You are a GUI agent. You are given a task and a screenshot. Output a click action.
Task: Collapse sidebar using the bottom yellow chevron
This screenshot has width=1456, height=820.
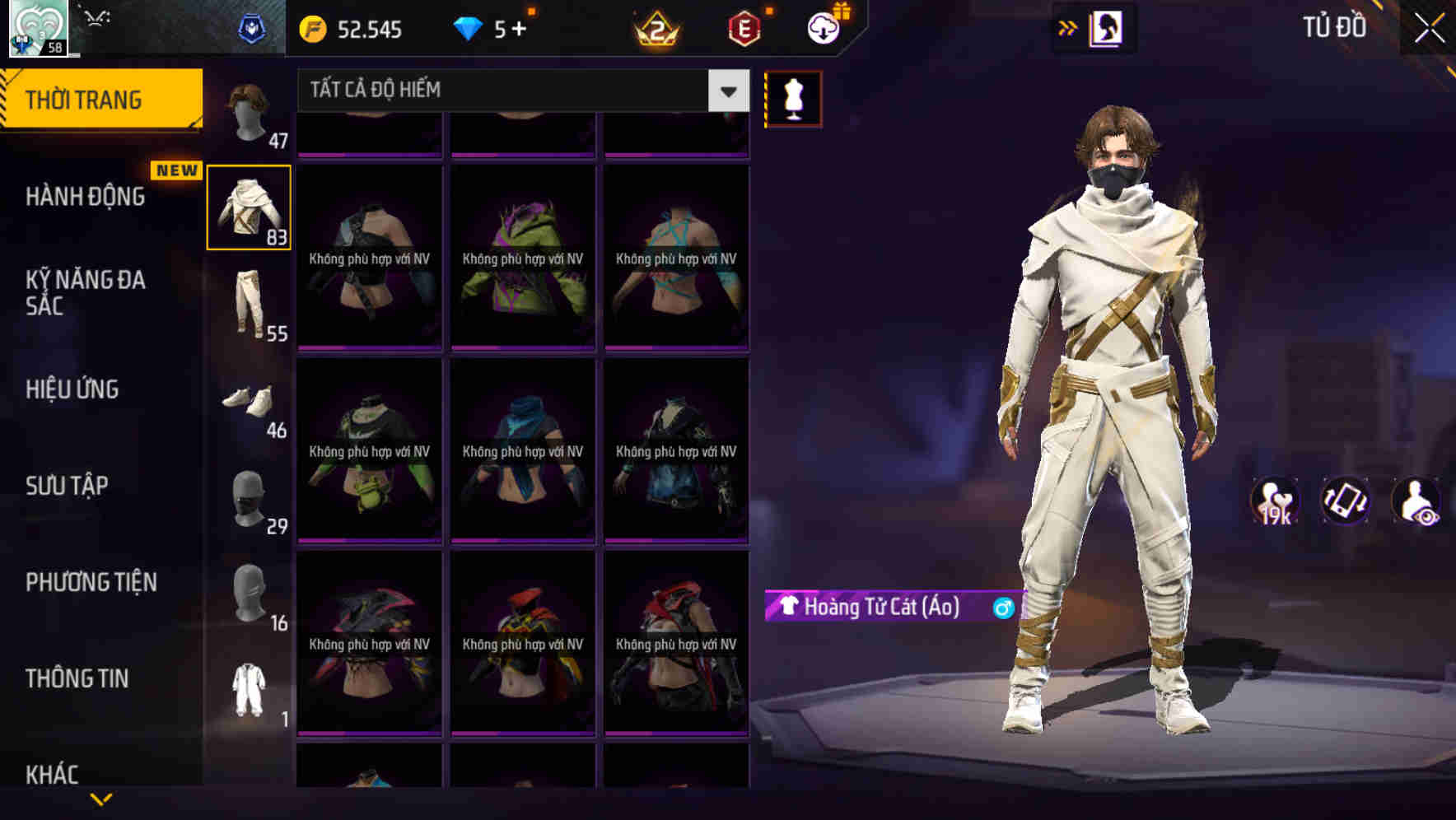[x=103, y=799]
